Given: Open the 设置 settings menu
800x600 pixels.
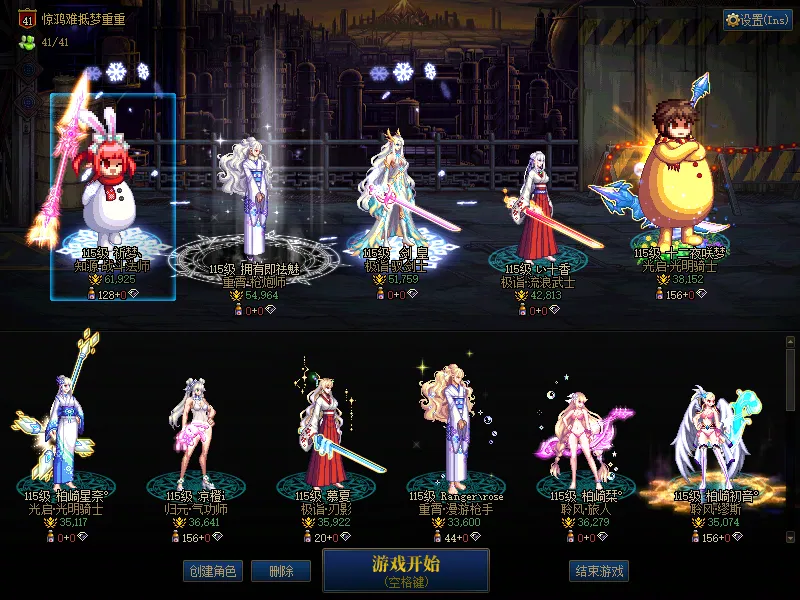Looking at the screenshot, I should pyautogui.click(x=757, y=20).
